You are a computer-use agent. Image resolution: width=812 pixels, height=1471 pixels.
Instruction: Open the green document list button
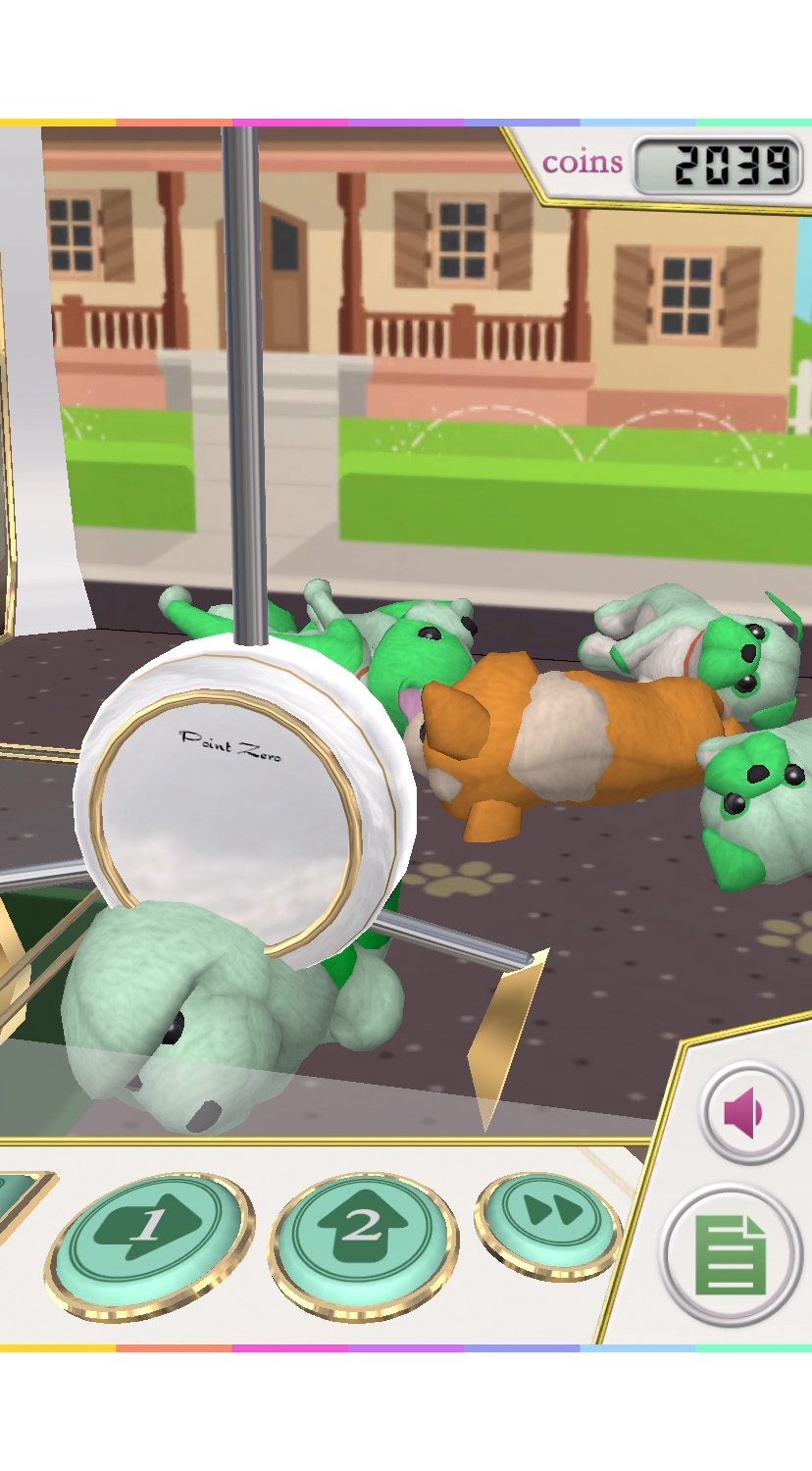coord(731,1255)
